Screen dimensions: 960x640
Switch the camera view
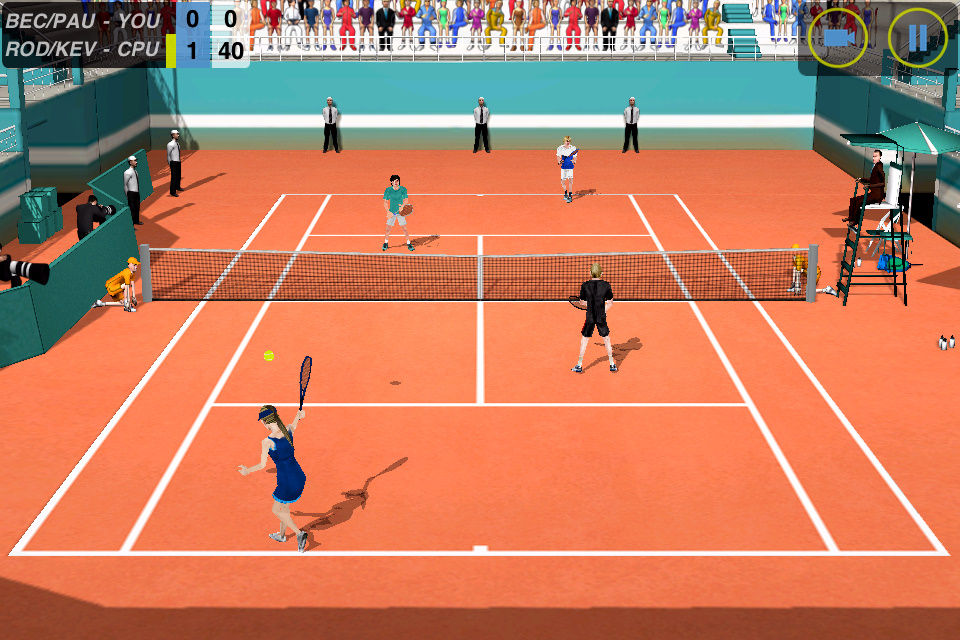tap(838, 38)
